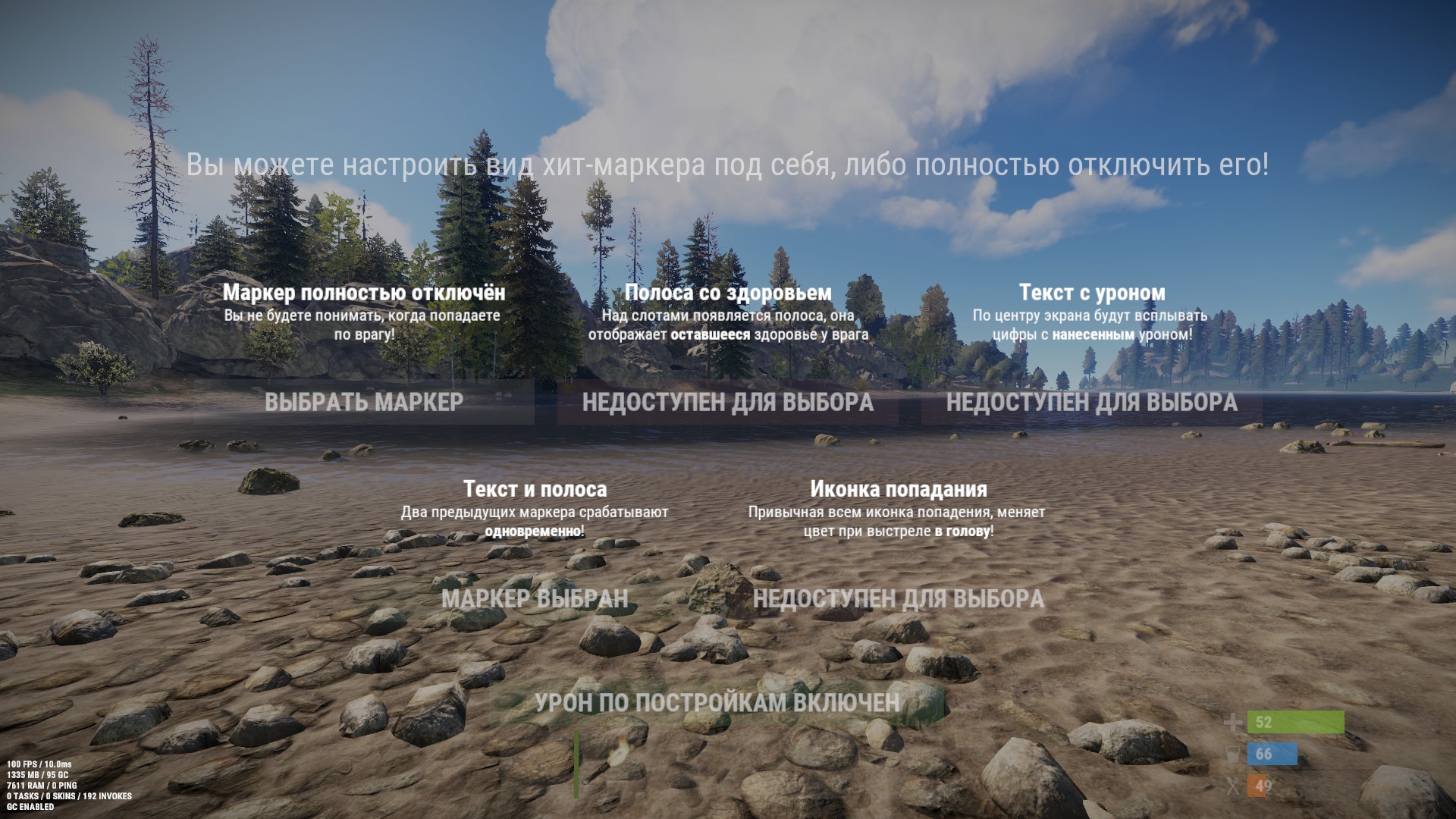
Task: Choose the unavailable button under Полоса со здоровьем
Action: pos(728,402)
